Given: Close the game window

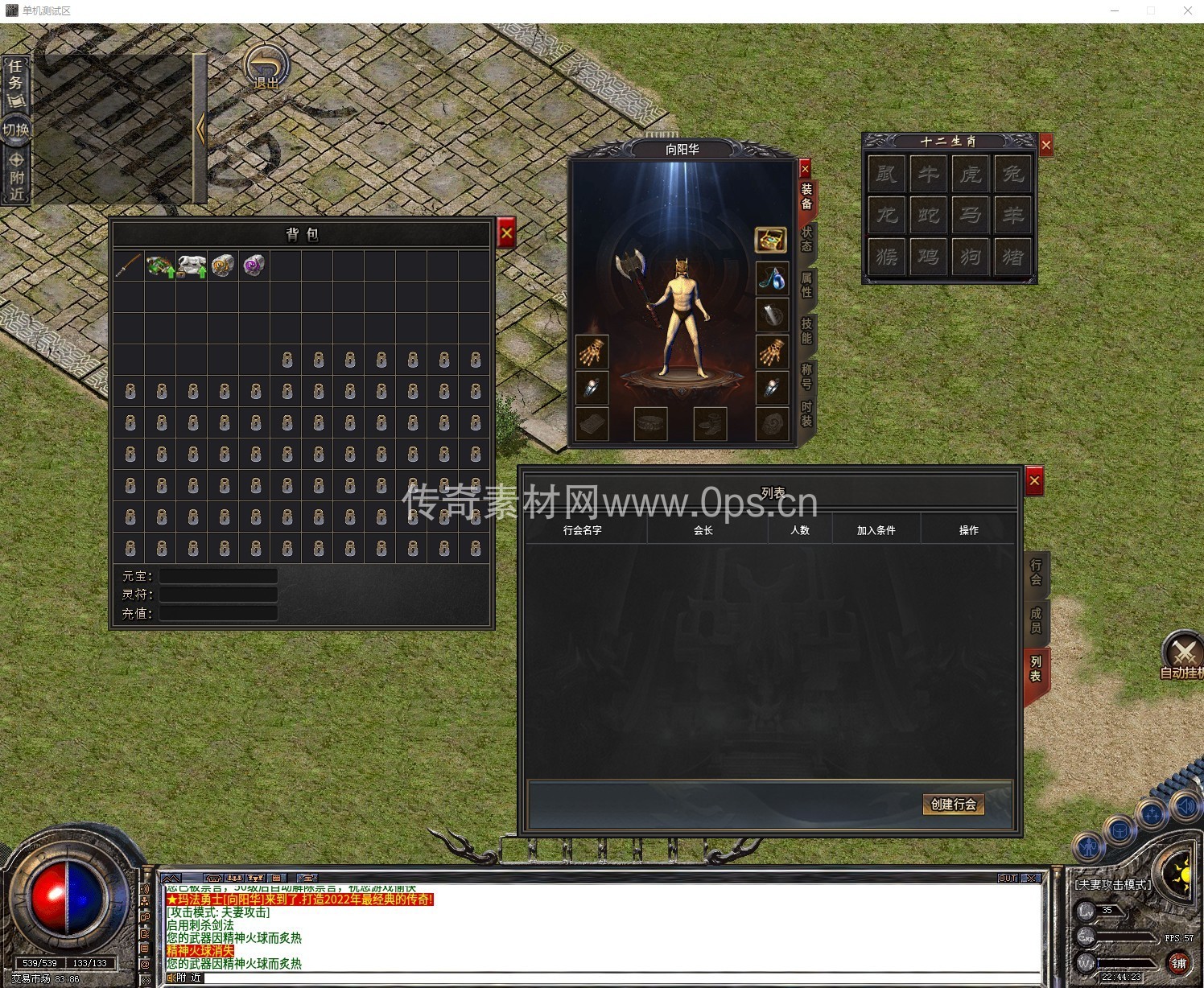Looking at the screenshot, I should click(1187, 10).
